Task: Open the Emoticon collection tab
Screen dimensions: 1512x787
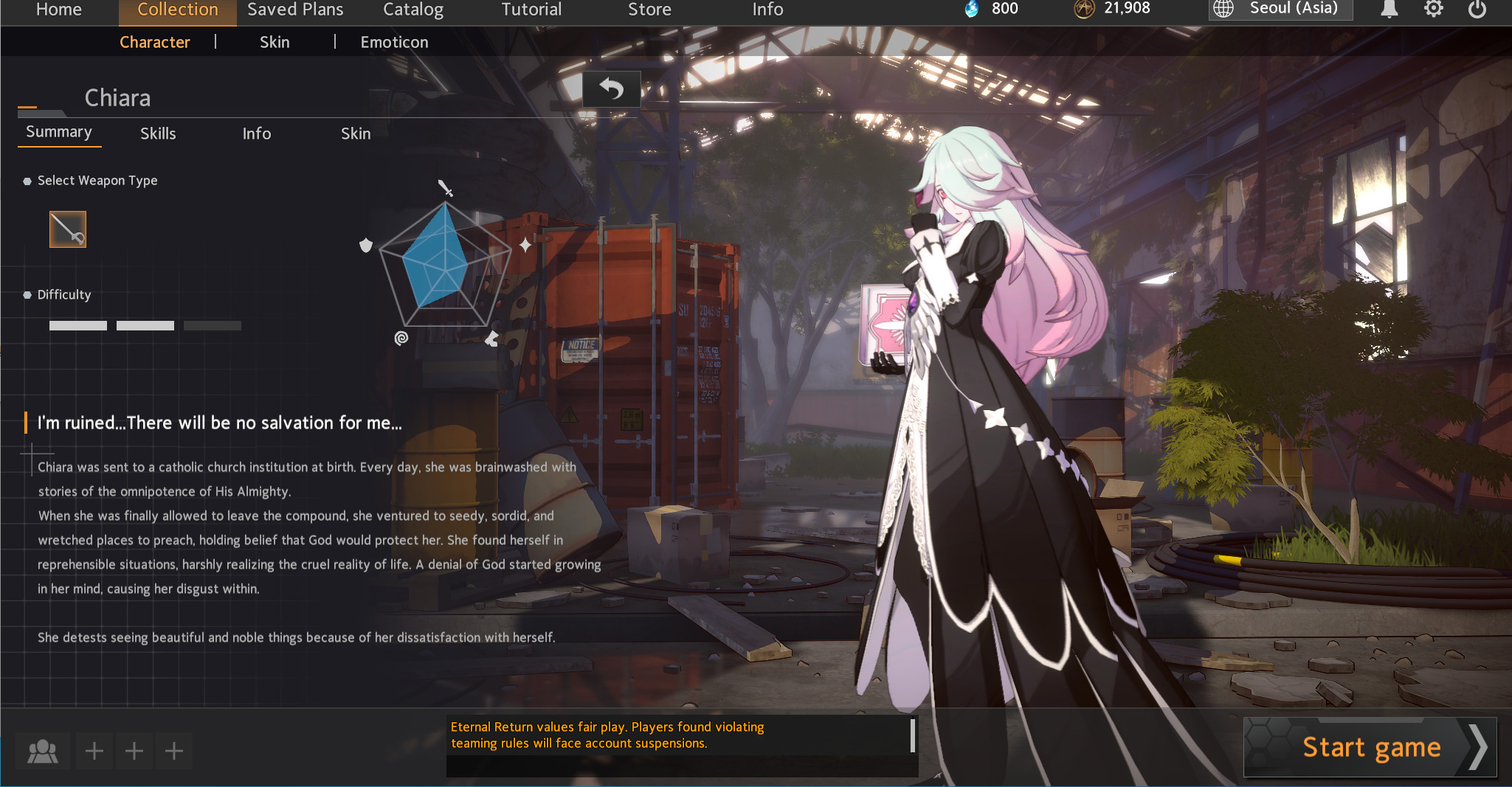Action: coord(394,42)
